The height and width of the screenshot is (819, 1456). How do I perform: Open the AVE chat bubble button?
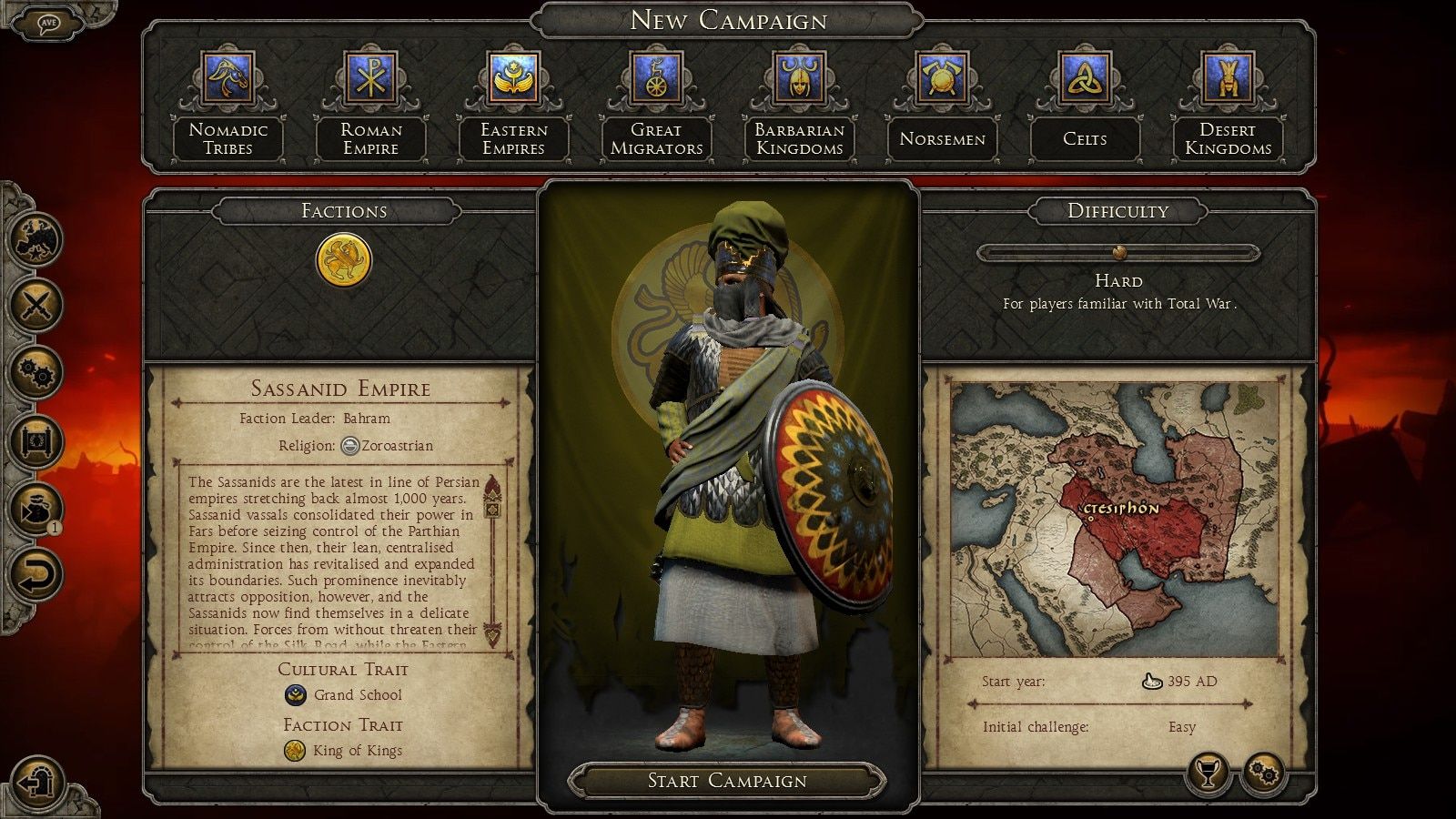point(48,24)
